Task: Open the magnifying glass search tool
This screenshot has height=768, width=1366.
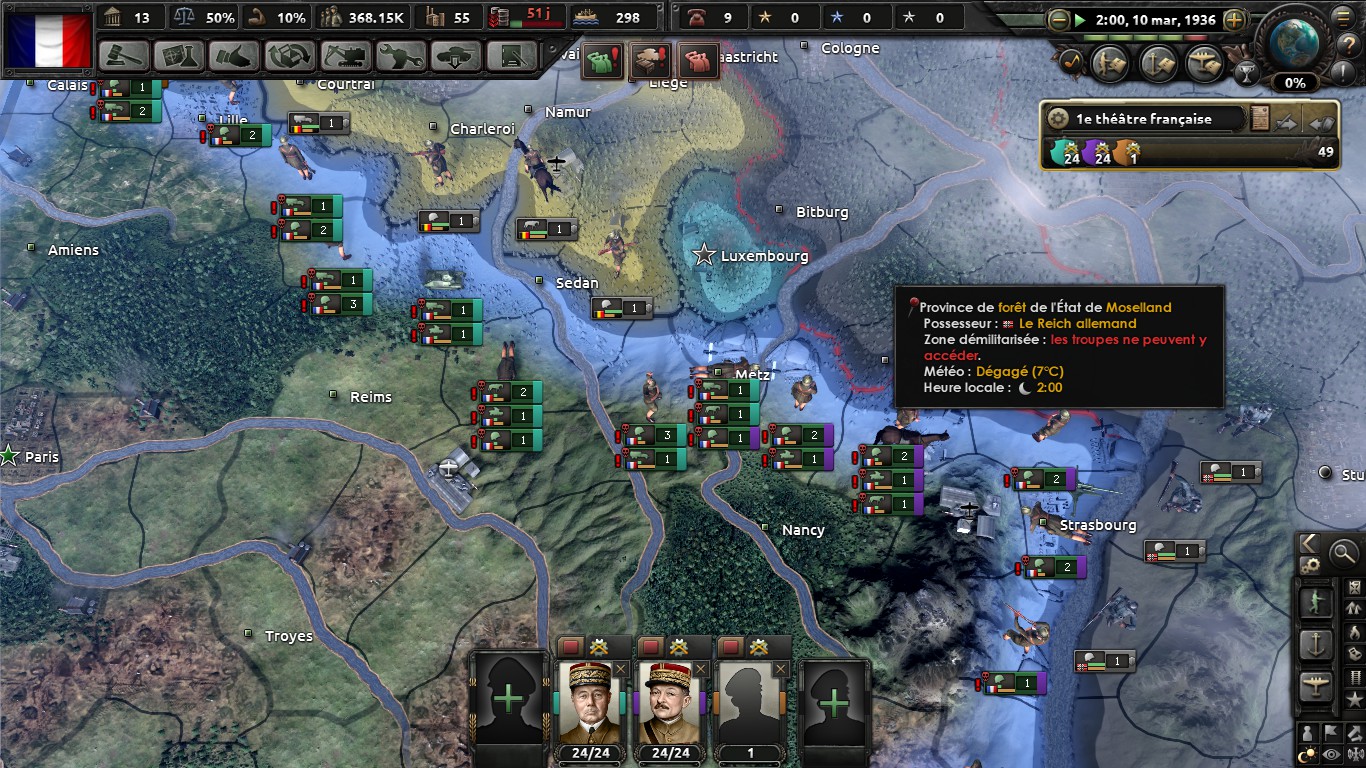Action: 1343,552
